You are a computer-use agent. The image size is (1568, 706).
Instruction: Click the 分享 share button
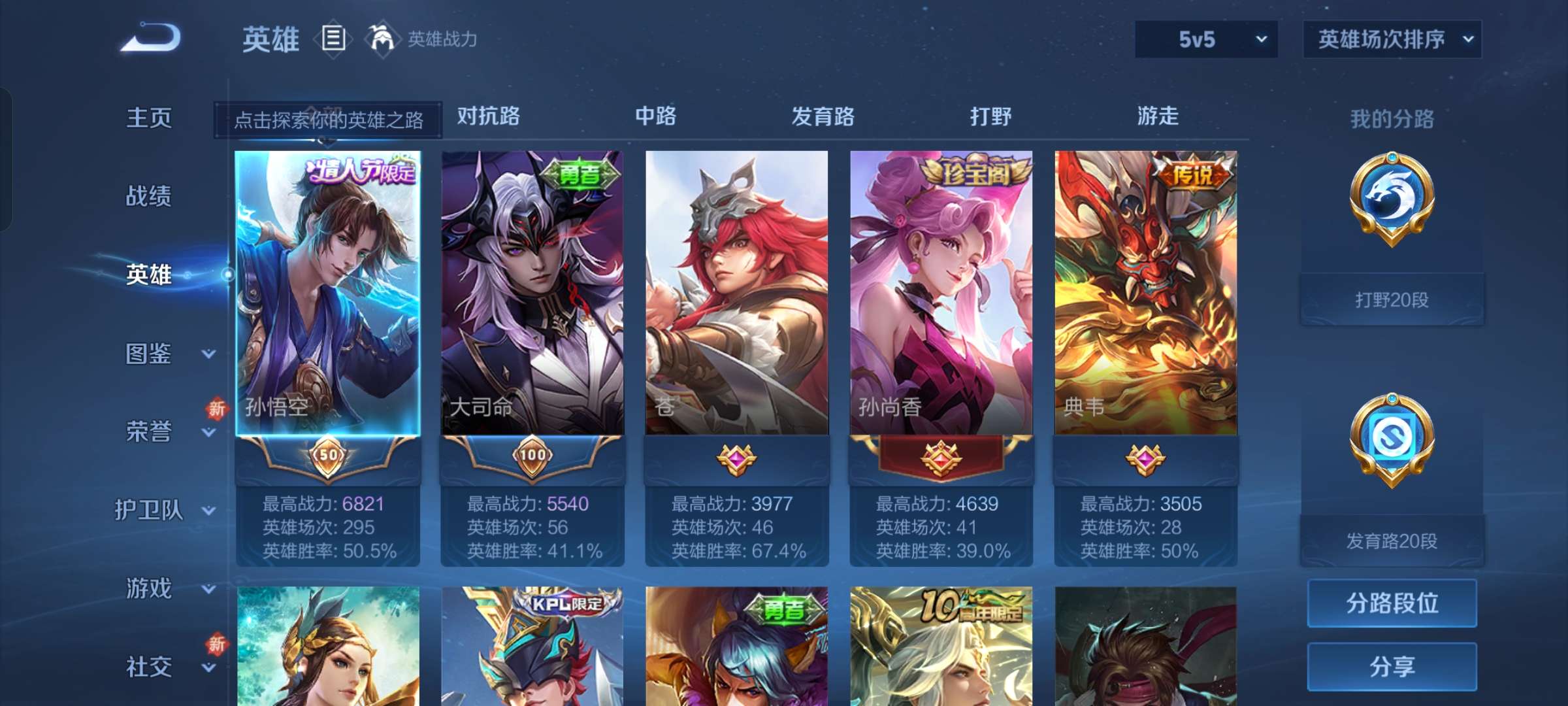tap(1392, 667)
